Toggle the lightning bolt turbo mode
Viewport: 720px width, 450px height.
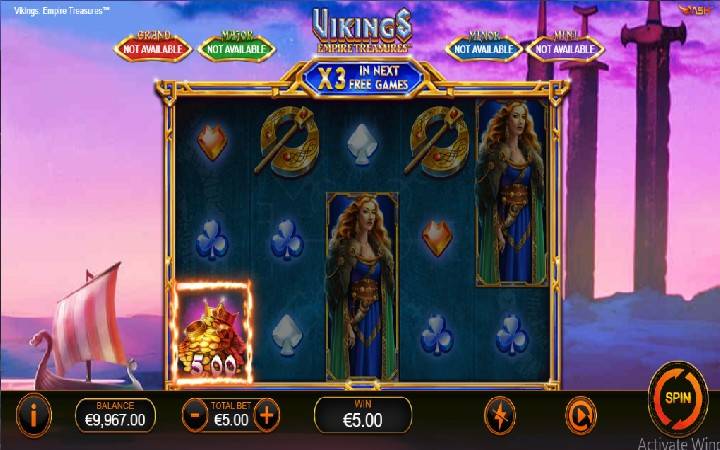499,415
